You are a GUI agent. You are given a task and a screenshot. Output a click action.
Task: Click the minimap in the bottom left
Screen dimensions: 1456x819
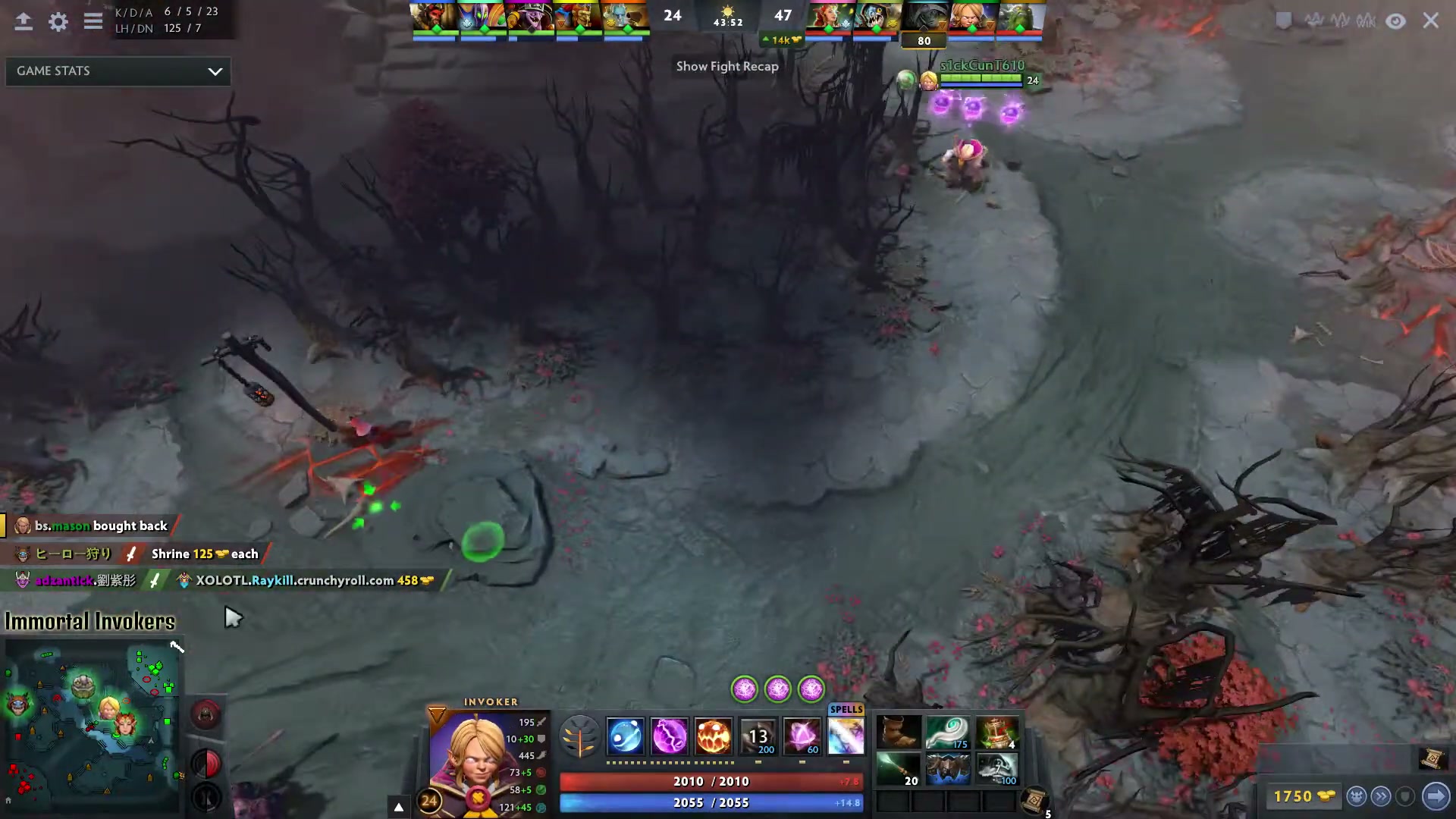(91, 724)
